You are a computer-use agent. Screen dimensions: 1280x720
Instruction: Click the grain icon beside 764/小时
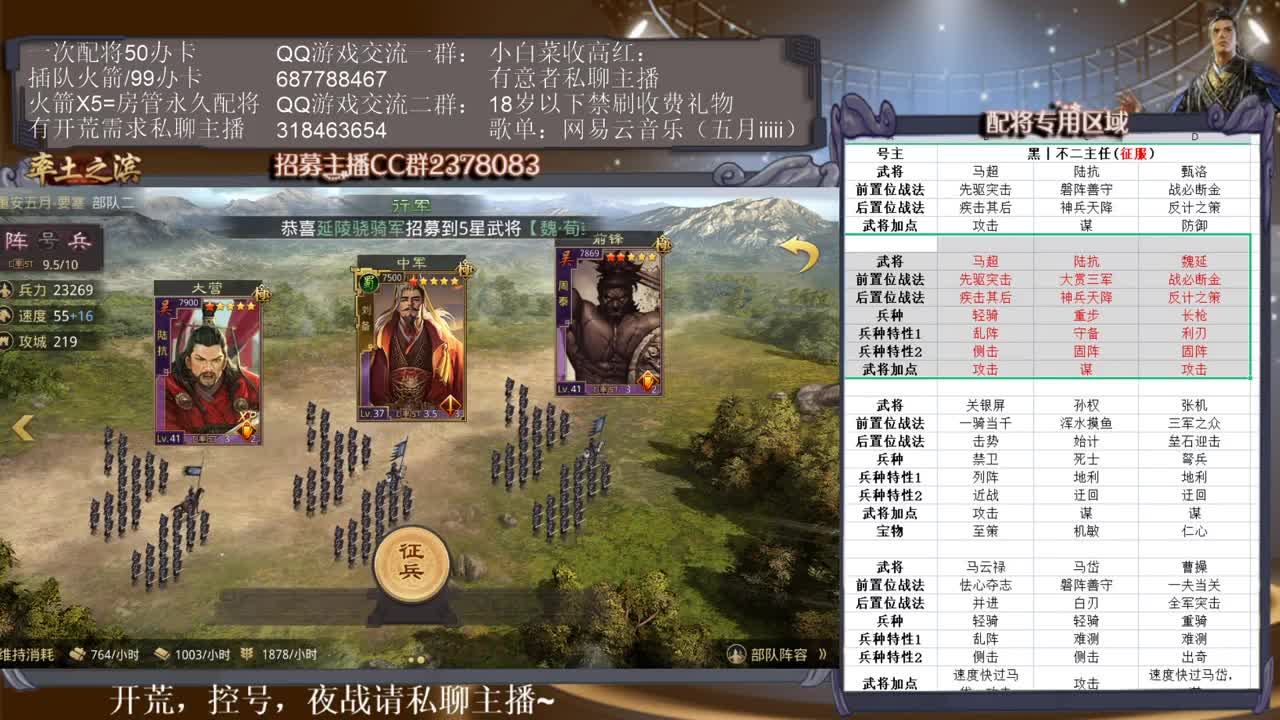pyautogui.click(x=77, y=656)
